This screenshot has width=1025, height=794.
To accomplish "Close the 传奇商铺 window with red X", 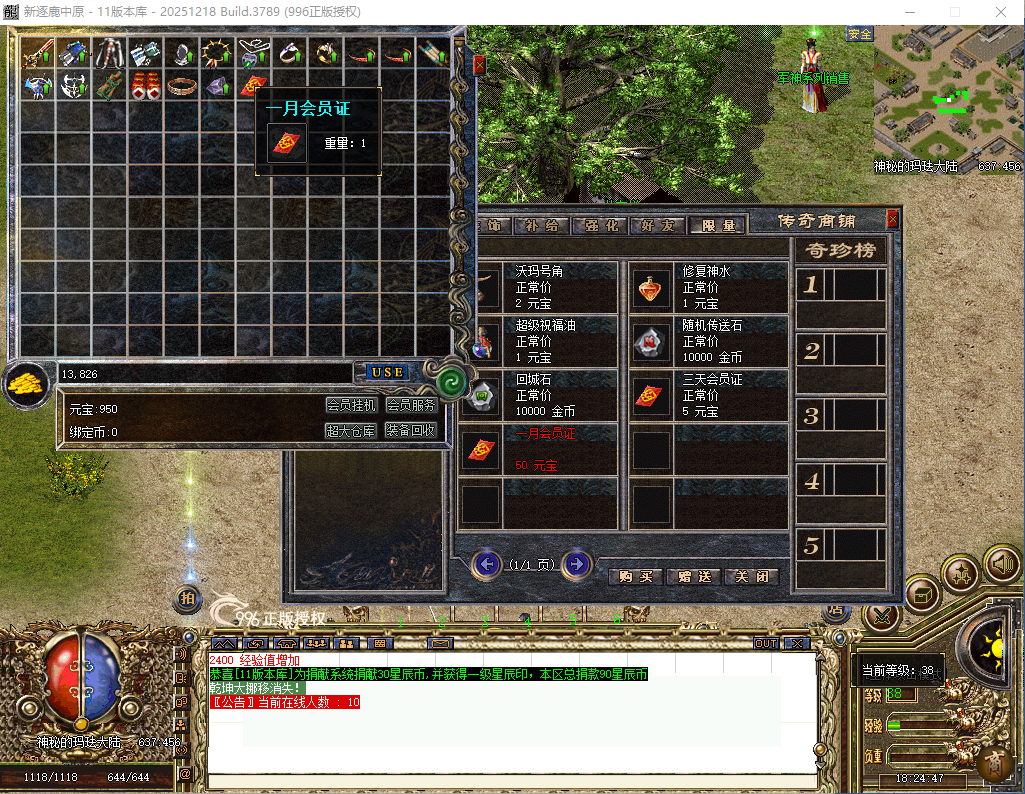I will pyautogui.click(x=892, y=219).
